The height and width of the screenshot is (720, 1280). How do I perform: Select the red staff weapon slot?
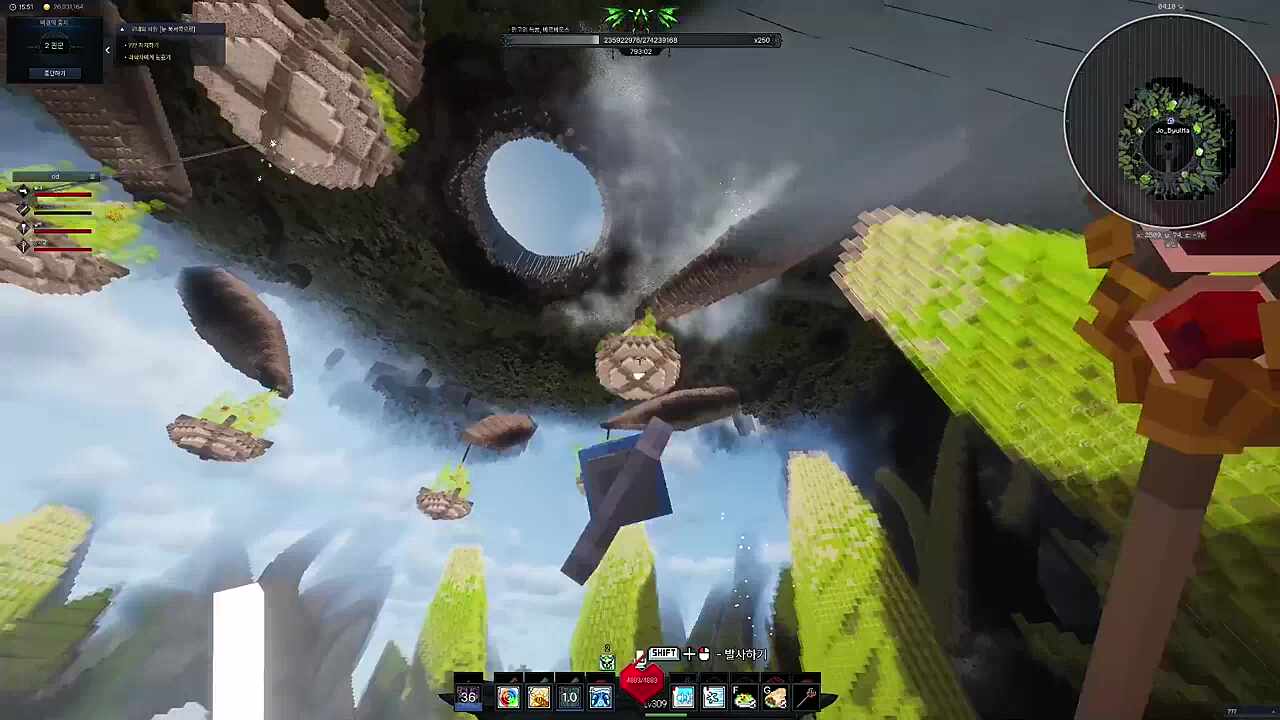pos(806,697)
